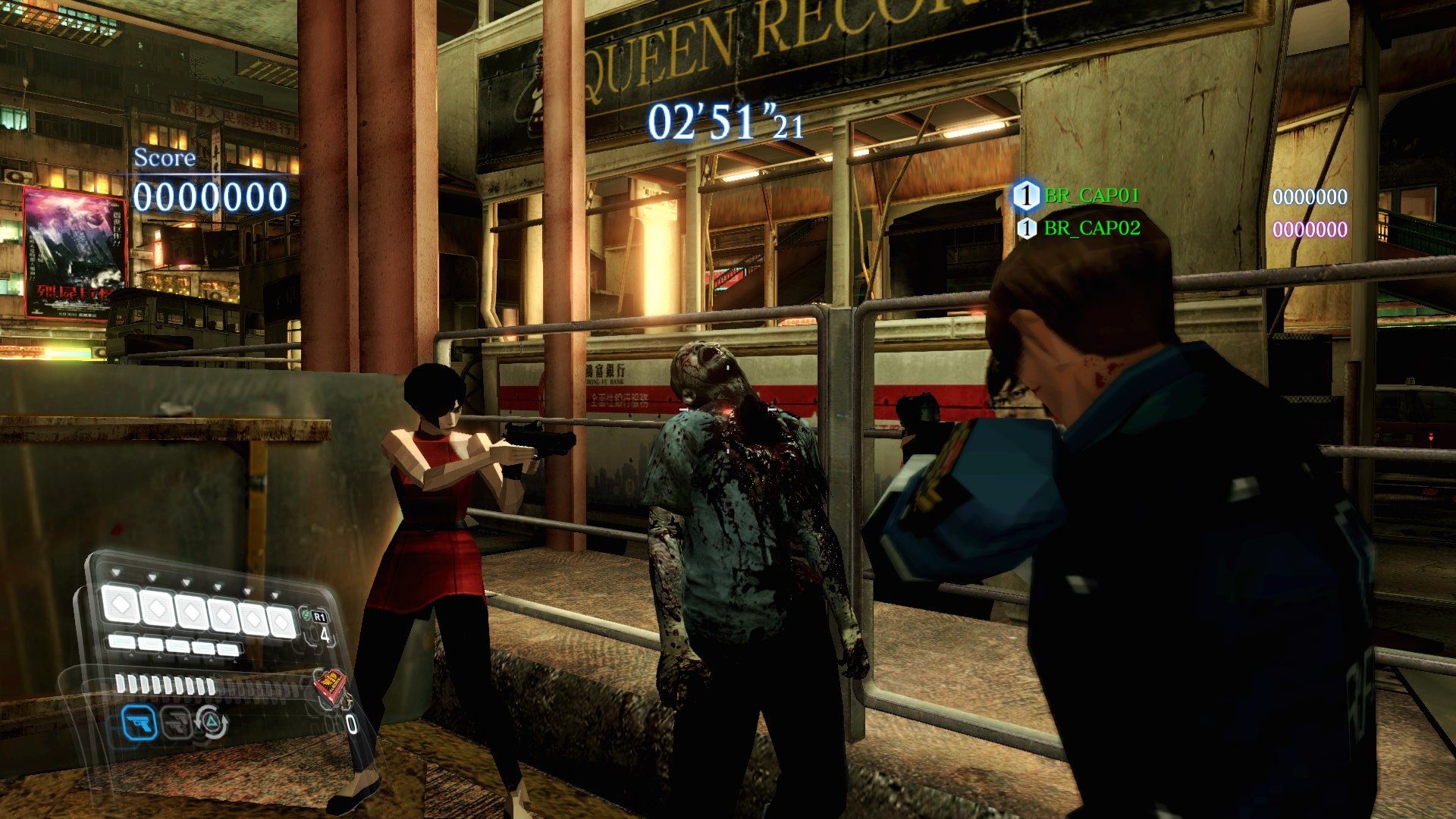
Task: Expand the small arrow below the quick-slot row
Action: 131,657
